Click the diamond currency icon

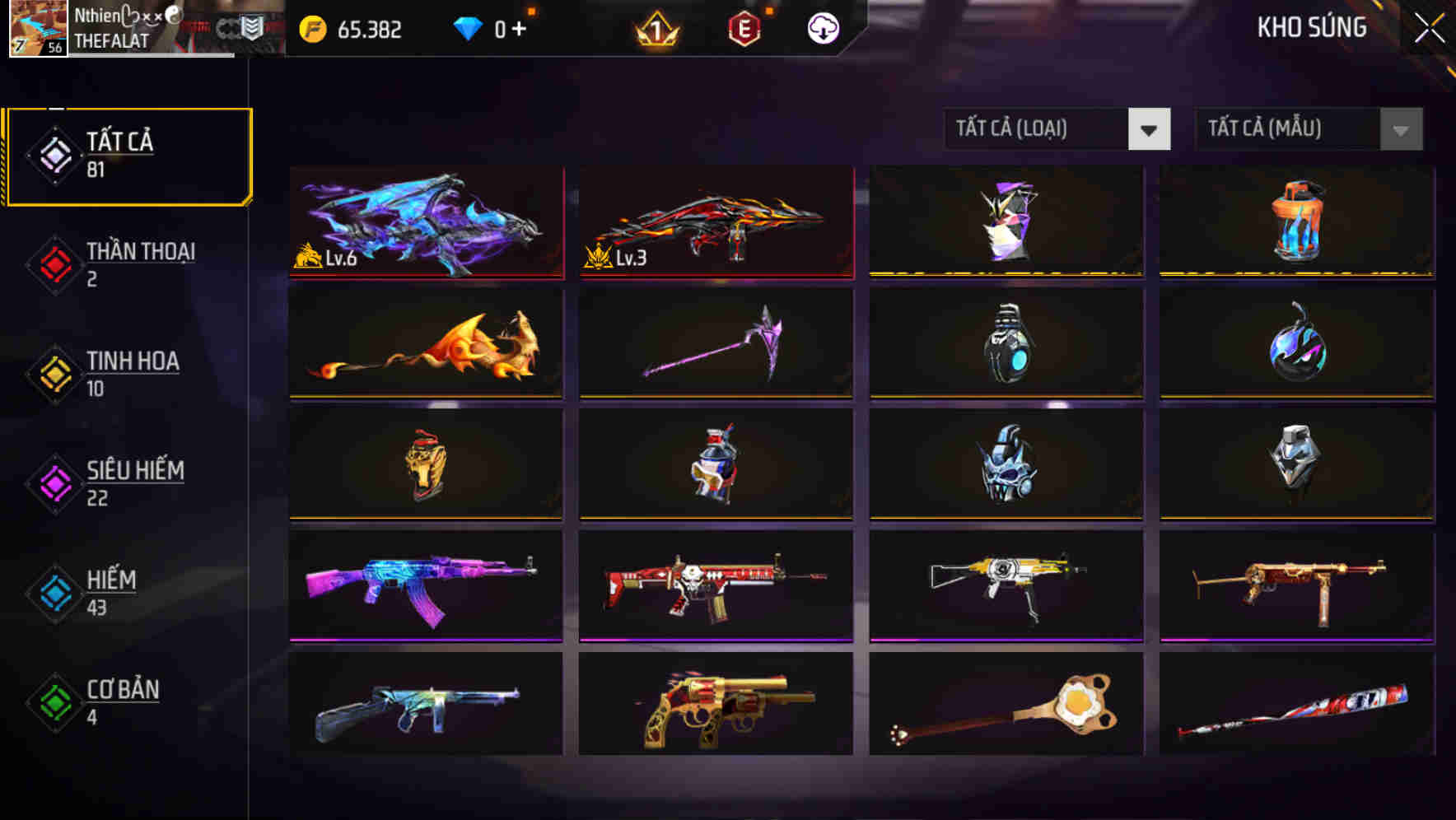tap(469, 26)
